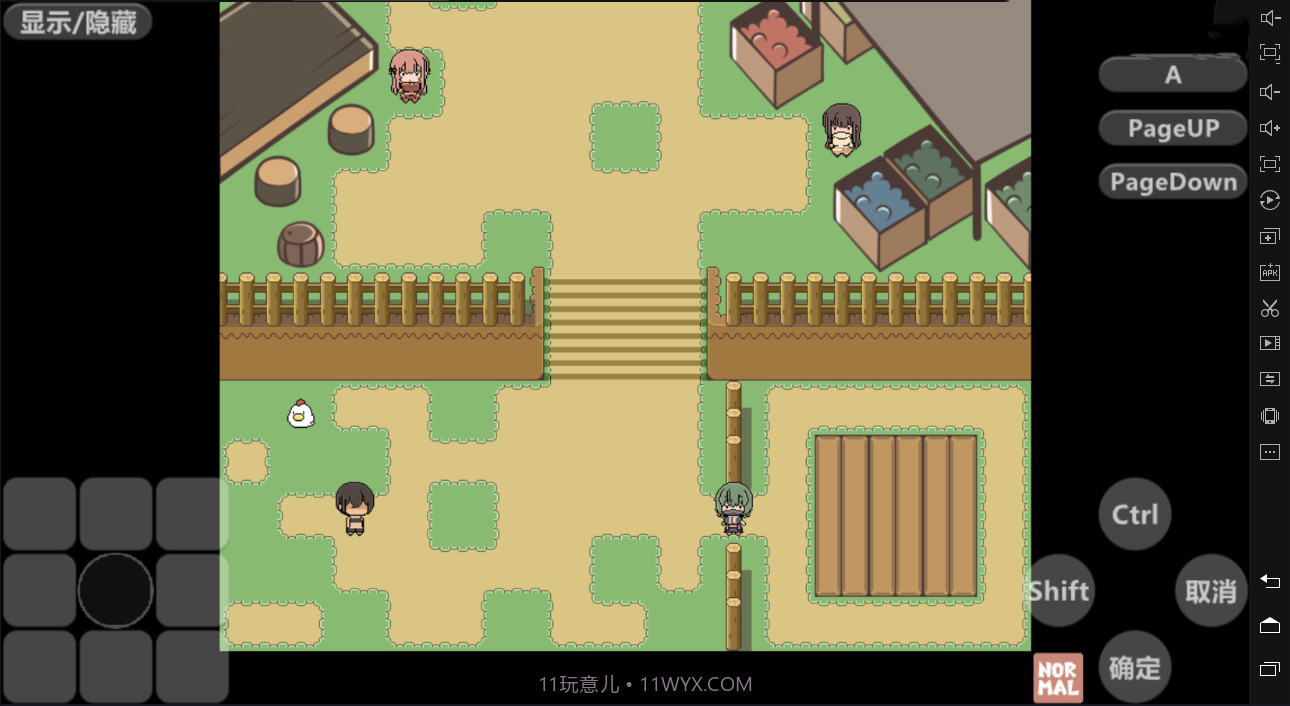Viewport: 1290px width, 706px height.
Task: Tap the round Shift button
Action: click(x=1059, y=590)
